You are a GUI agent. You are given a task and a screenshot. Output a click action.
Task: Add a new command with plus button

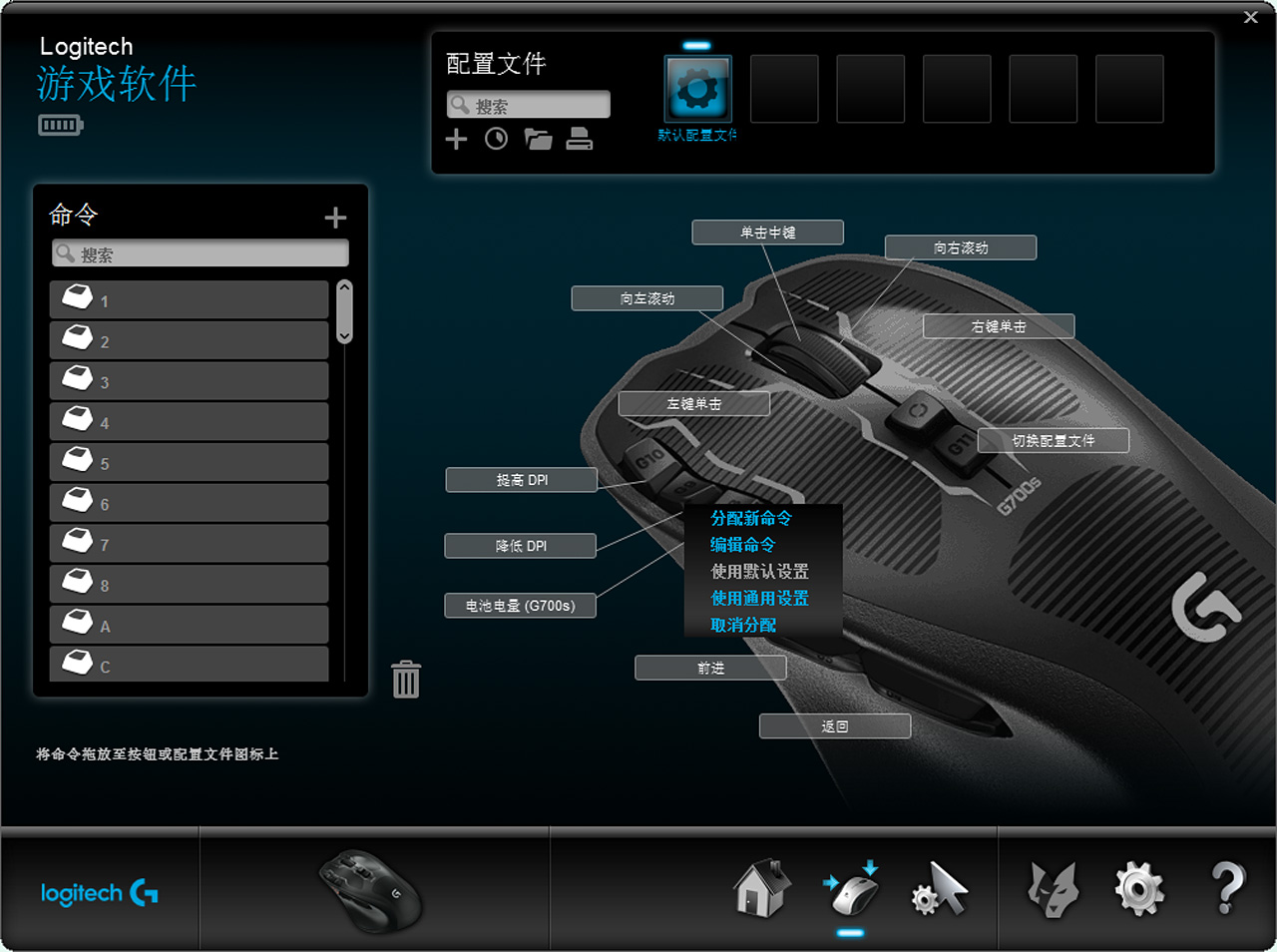(335, 218)
